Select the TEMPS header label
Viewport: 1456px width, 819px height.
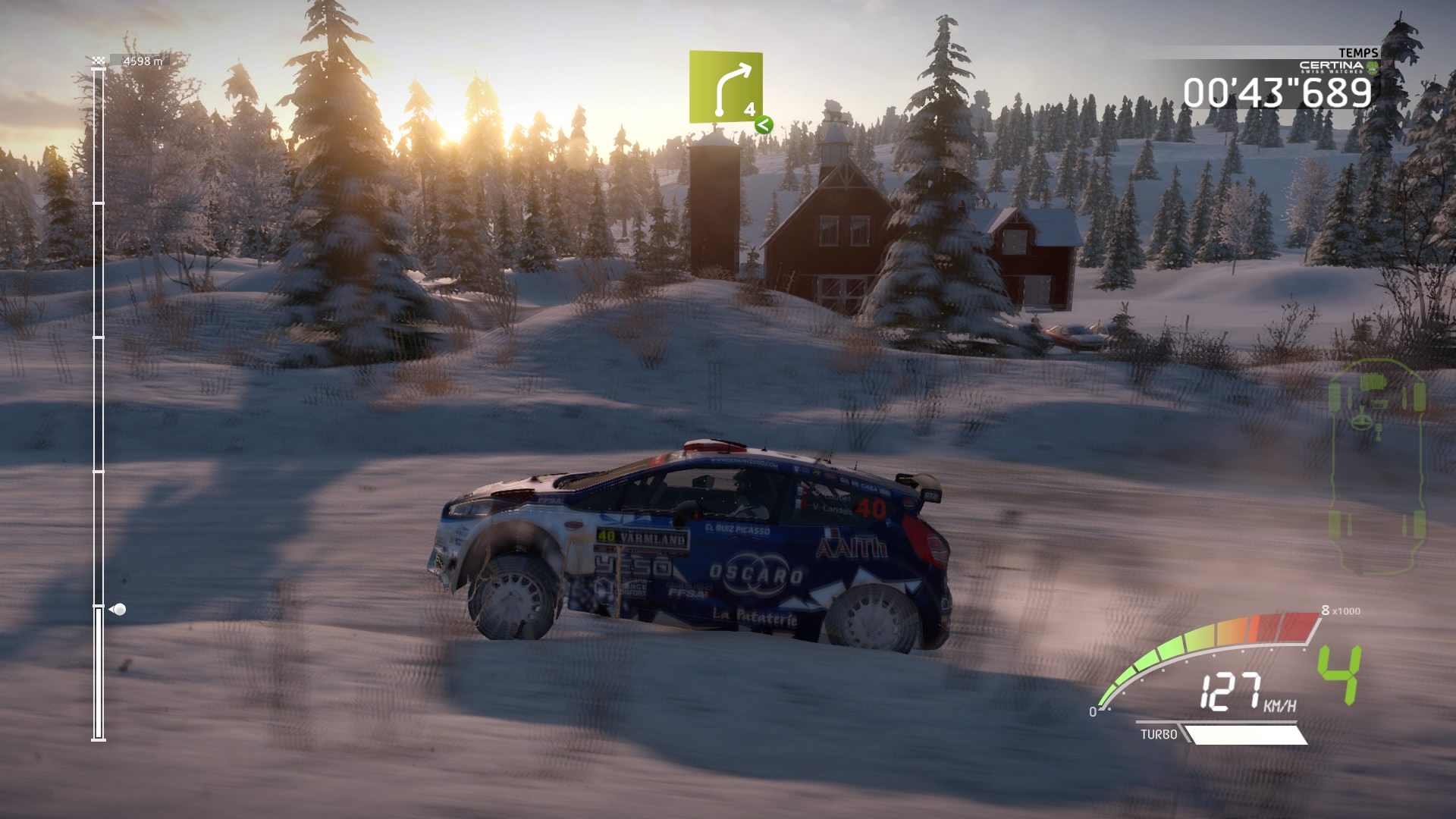coord(1358,53)
